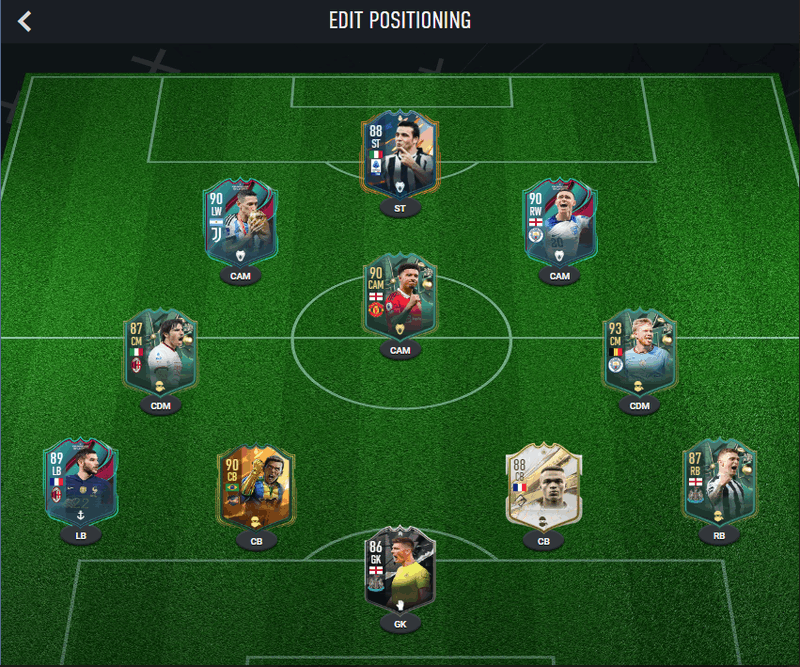
Task: Select the 87-rated RB player card
Action: [720, 482]
